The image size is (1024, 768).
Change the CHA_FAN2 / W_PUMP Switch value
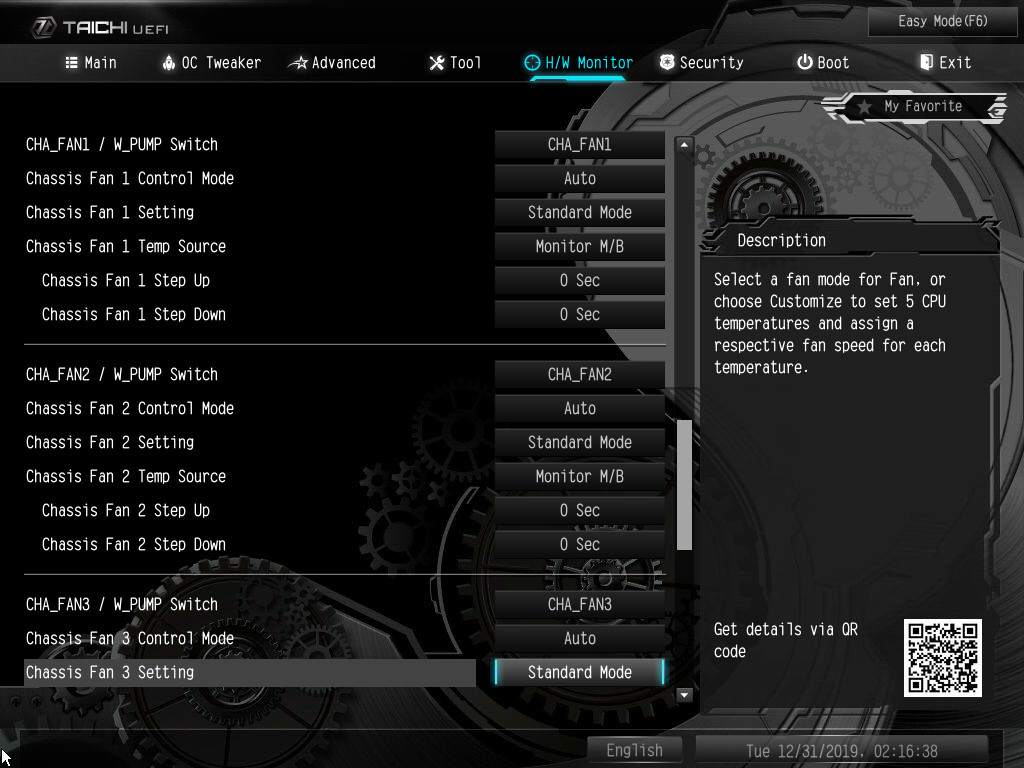tap(580, 374)
